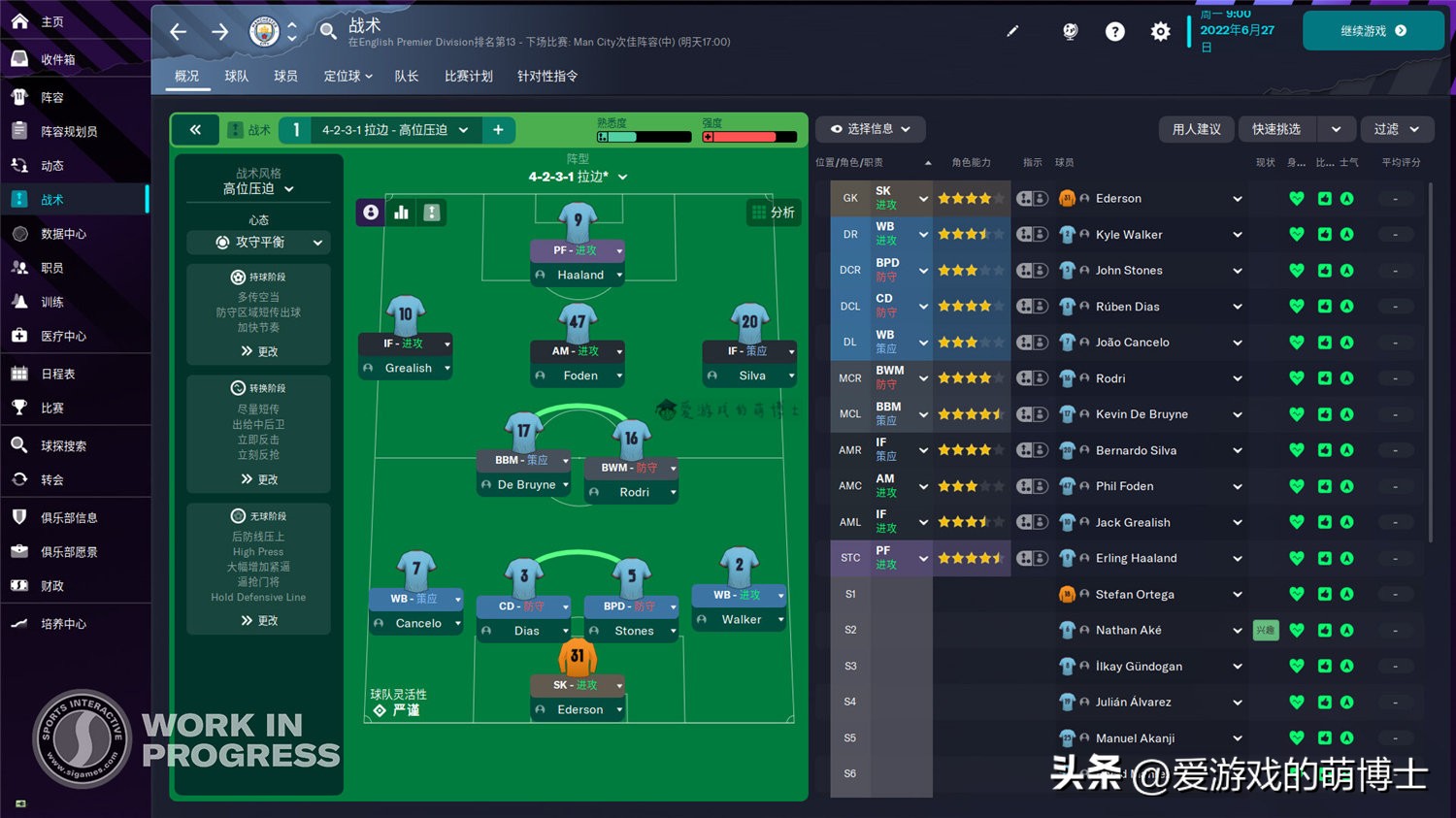Click Erling Haaland's green condition heart

coord(1296,558)
